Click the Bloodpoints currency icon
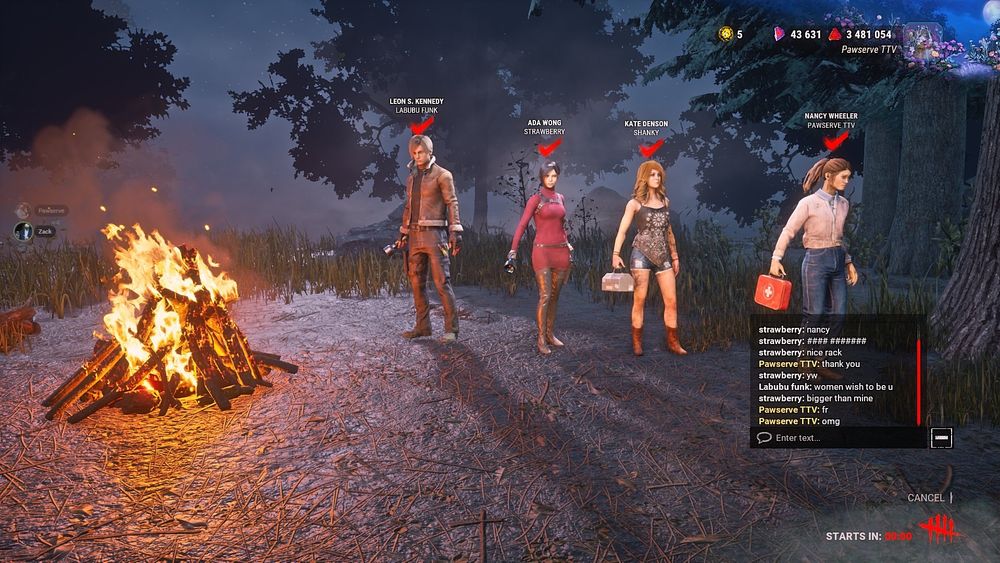 tap(834, 34)
